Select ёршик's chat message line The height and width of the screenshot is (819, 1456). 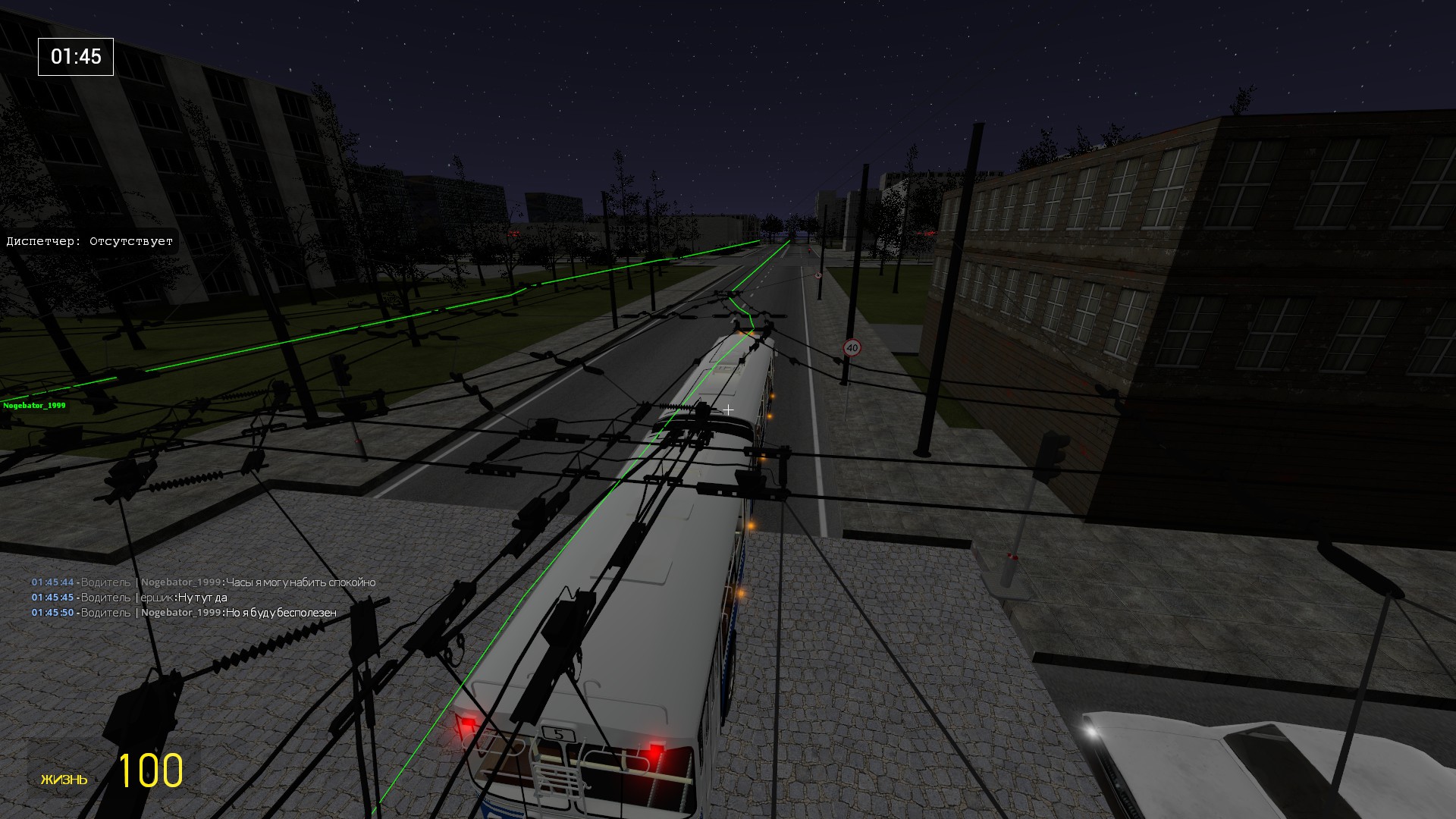[x=202, y=598]
